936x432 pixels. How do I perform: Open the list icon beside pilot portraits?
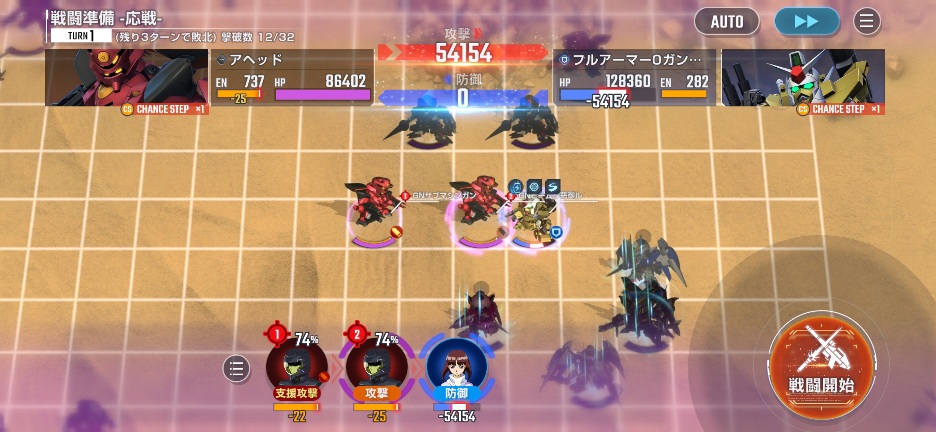coord(236,369)
